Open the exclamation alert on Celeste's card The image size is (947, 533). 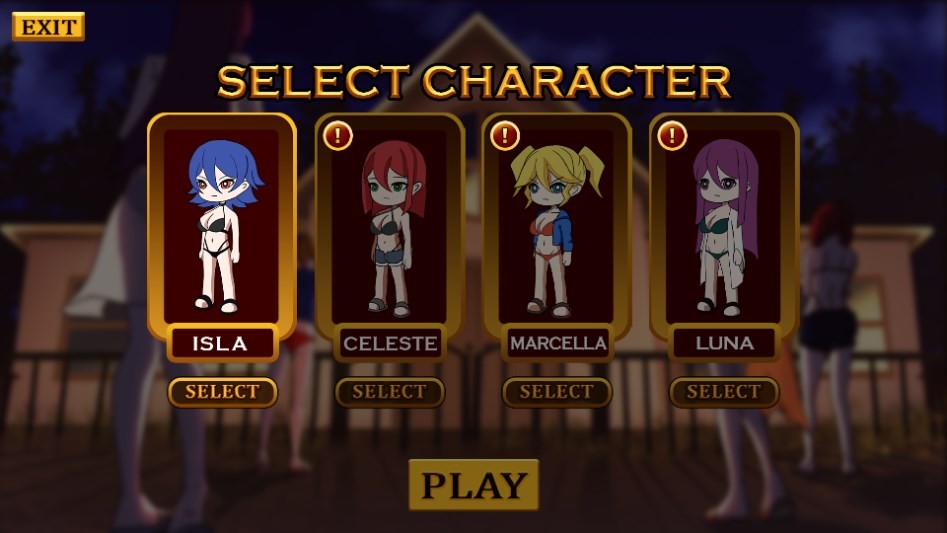[338, 135]
